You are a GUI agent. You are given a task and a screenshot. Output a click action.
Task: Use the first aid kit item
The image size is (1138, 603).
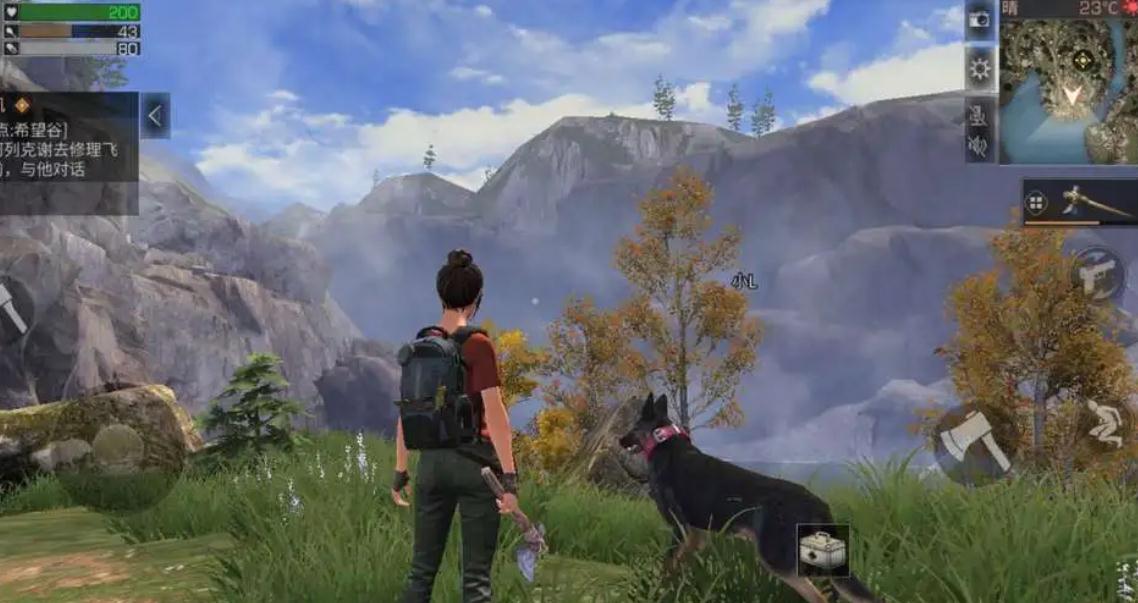click(823, 549)
